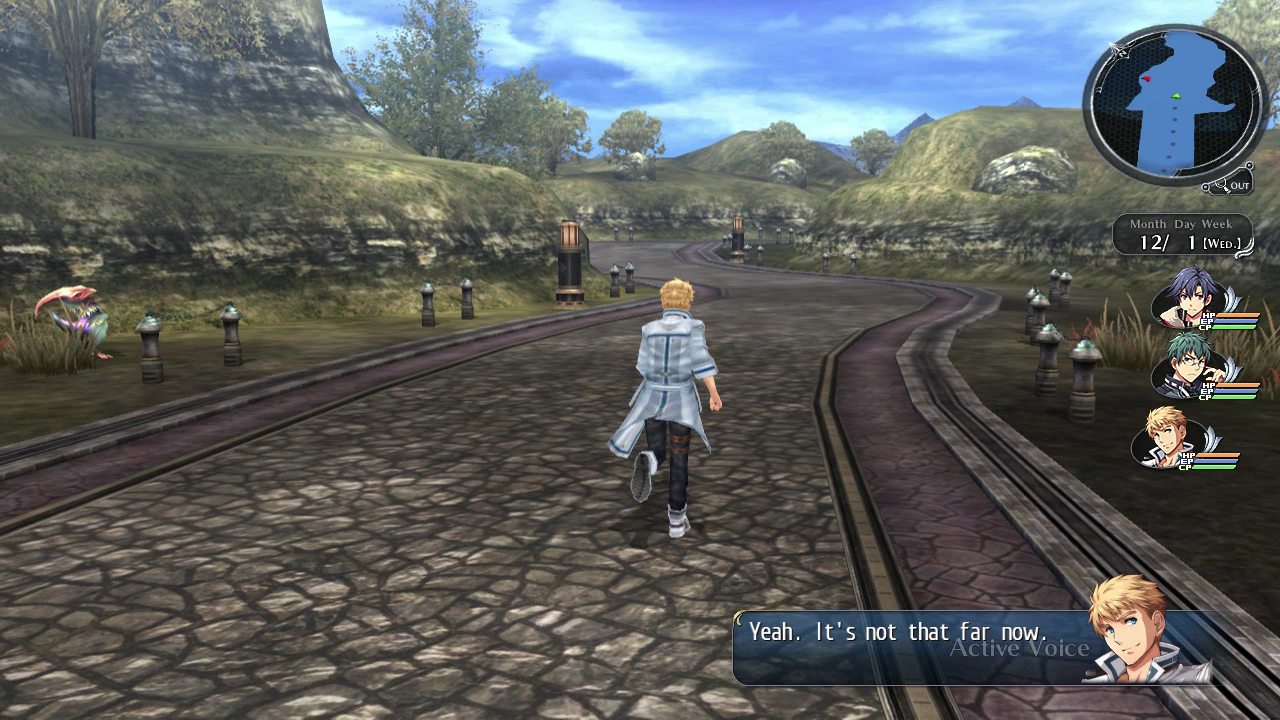Expand the Month Day Week date panel

click(x=1181, y=232)
